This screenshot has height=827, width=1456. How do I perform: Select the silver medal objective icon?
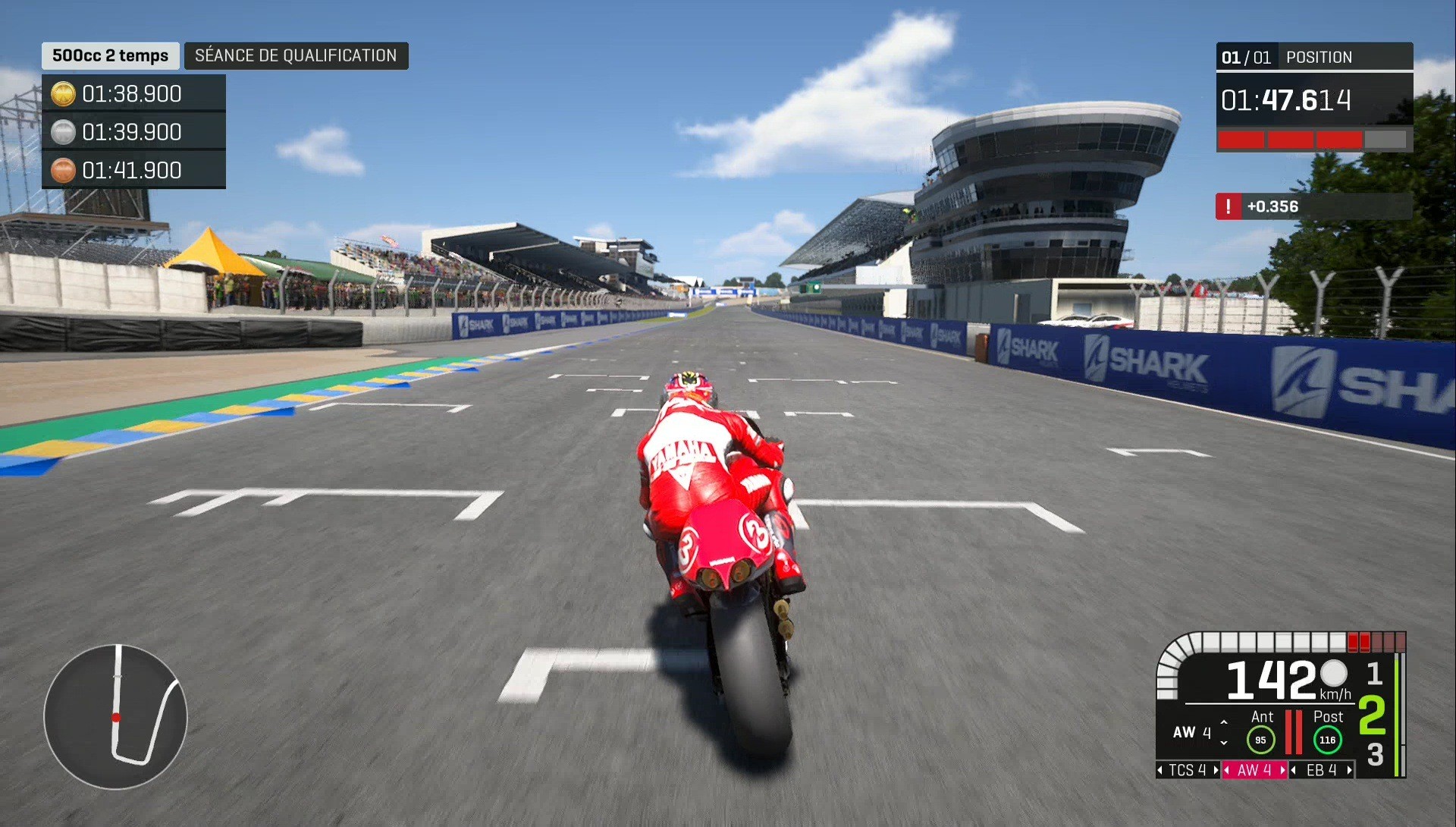tap(63, 131)
